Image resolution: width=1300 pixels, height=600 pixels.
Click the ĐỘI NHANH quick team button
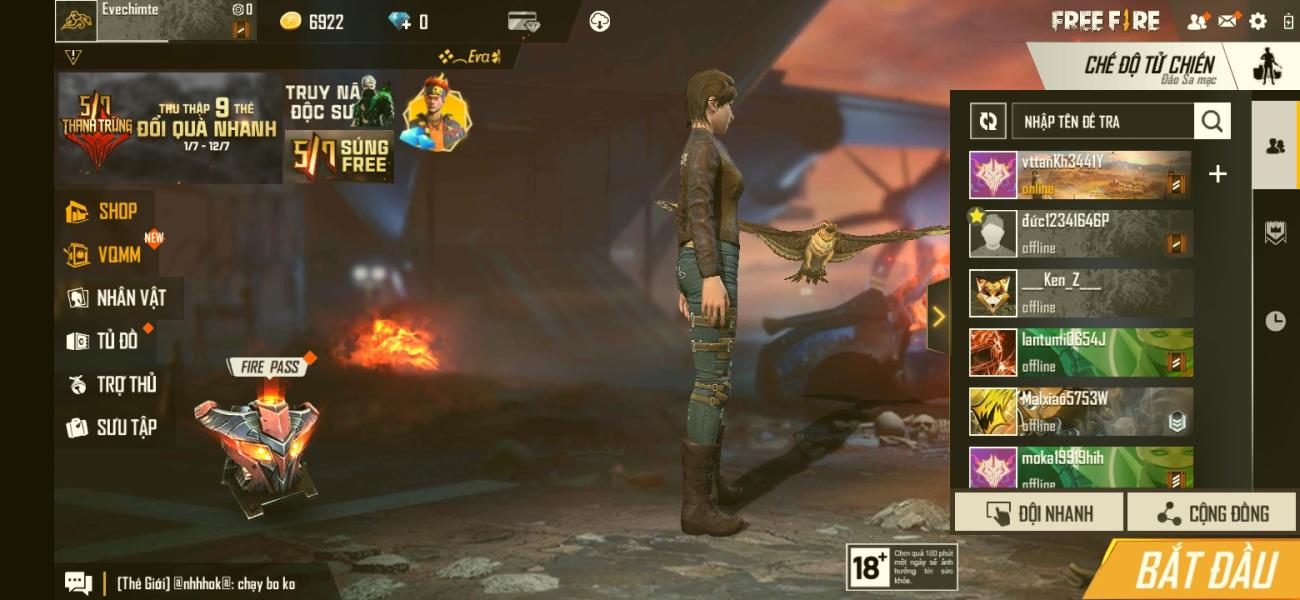1039,513
